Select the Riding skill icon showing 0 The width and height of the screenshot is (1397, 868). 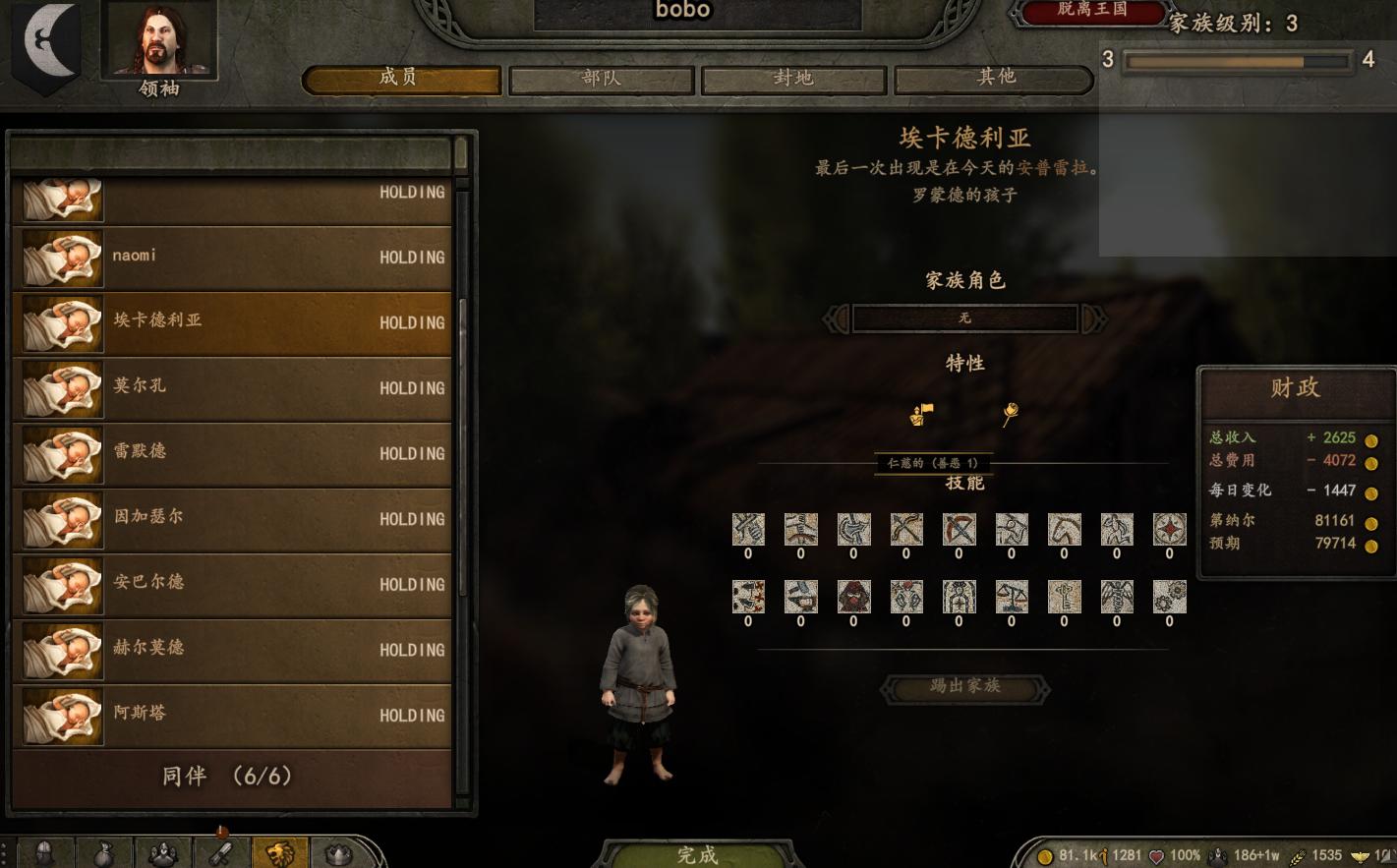(1064, 529)
